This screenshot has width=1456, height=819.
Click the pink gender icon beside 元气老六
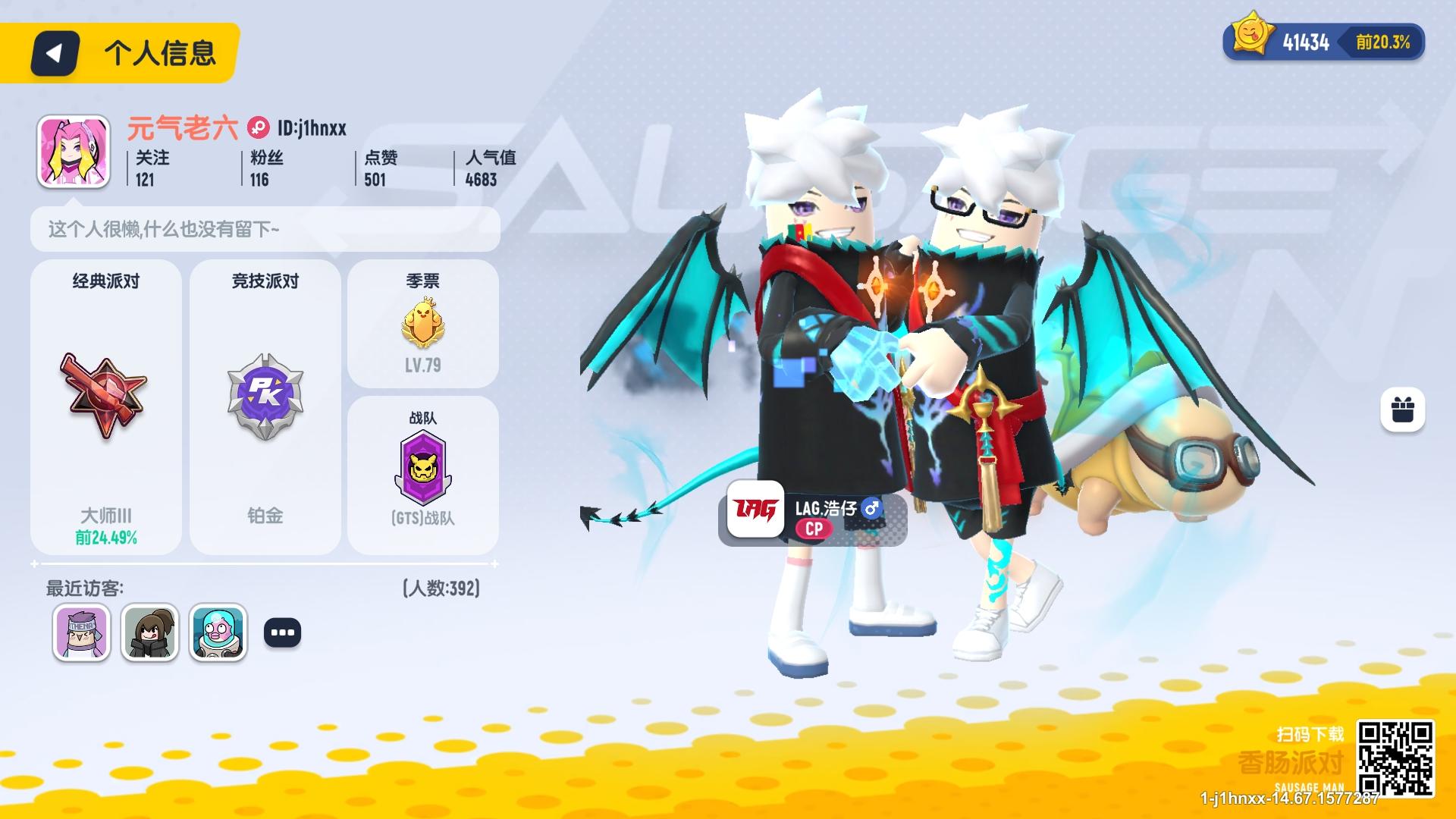pyautogui.click(x=258, y=128)
